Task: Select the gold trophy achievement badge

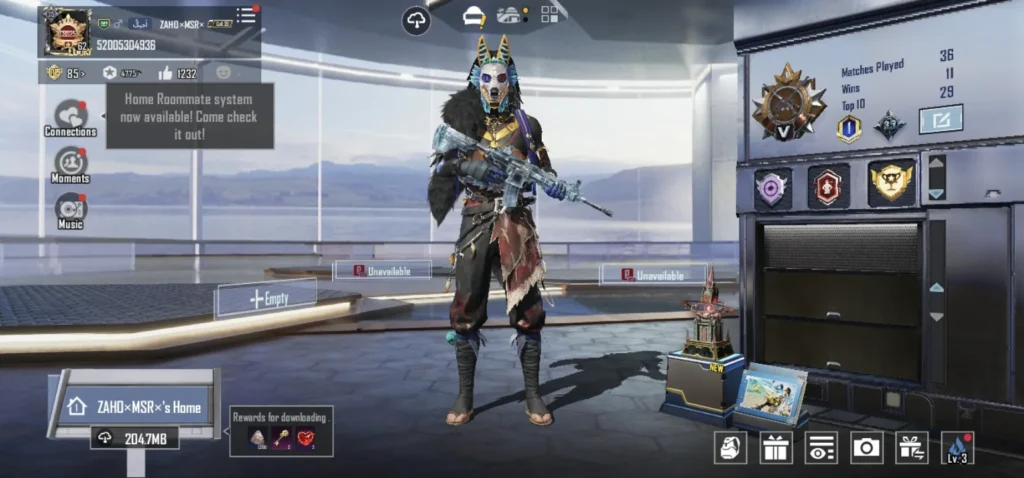Action: pyautogui.click(x=891, y=183)
